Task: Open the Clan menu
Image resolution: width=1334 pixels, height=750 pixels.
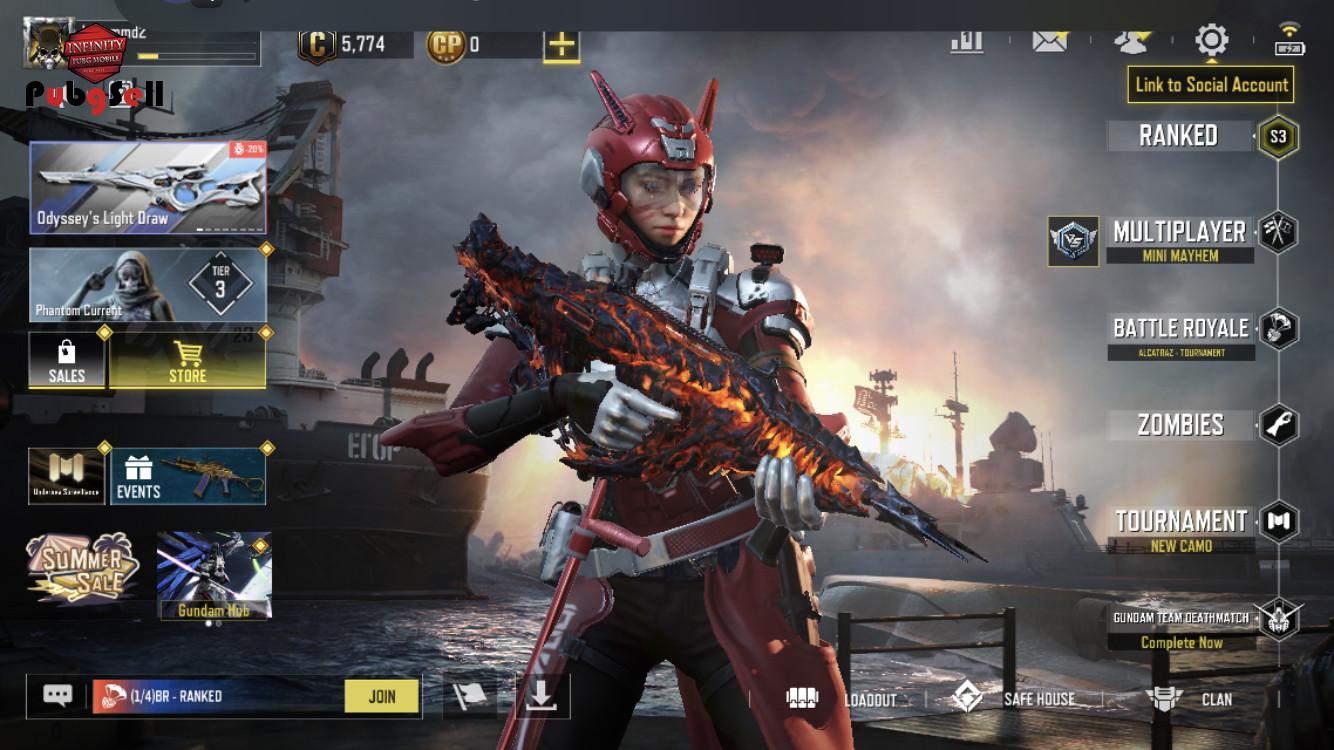Action: pyautogui.click(x=1190, y=699)
